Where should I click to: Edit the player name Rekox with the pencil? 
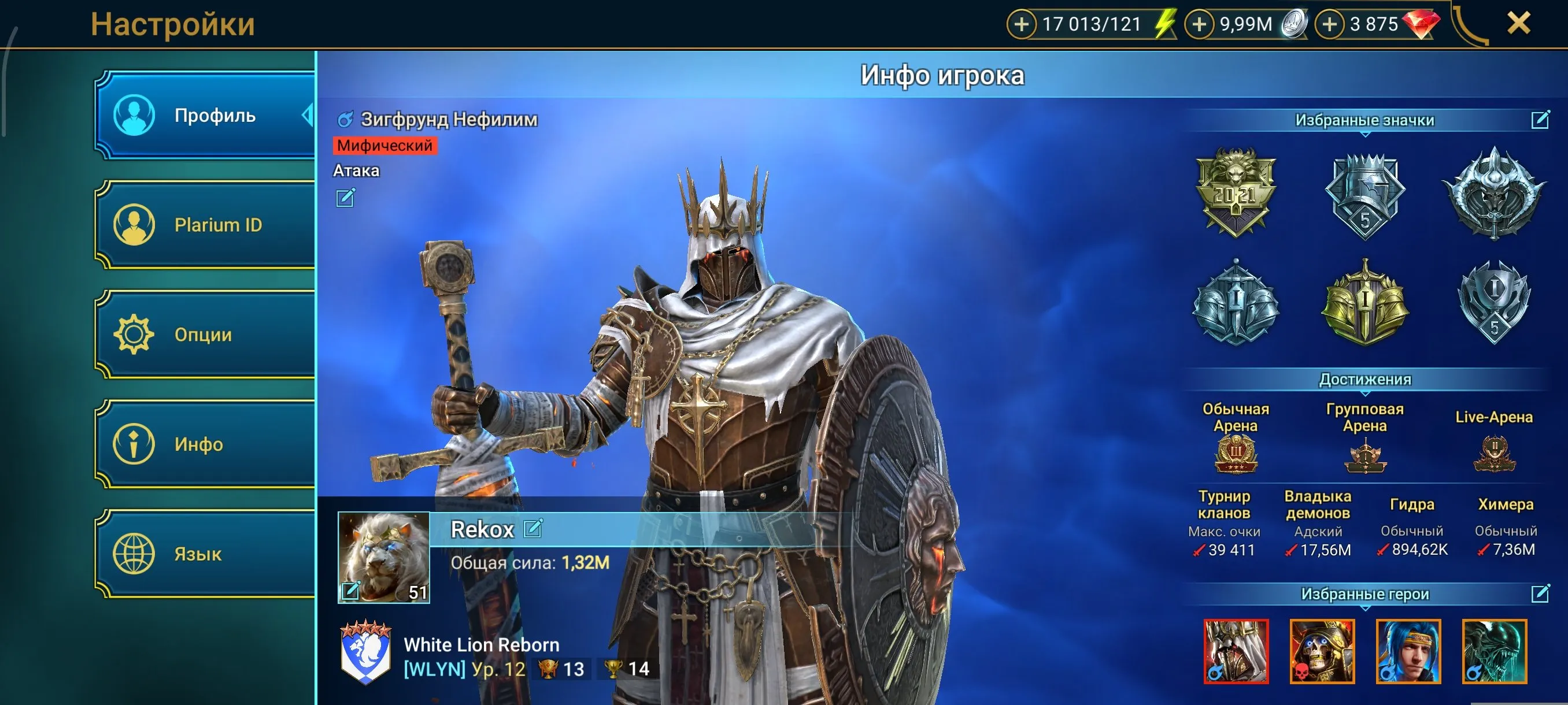point(534,529)
